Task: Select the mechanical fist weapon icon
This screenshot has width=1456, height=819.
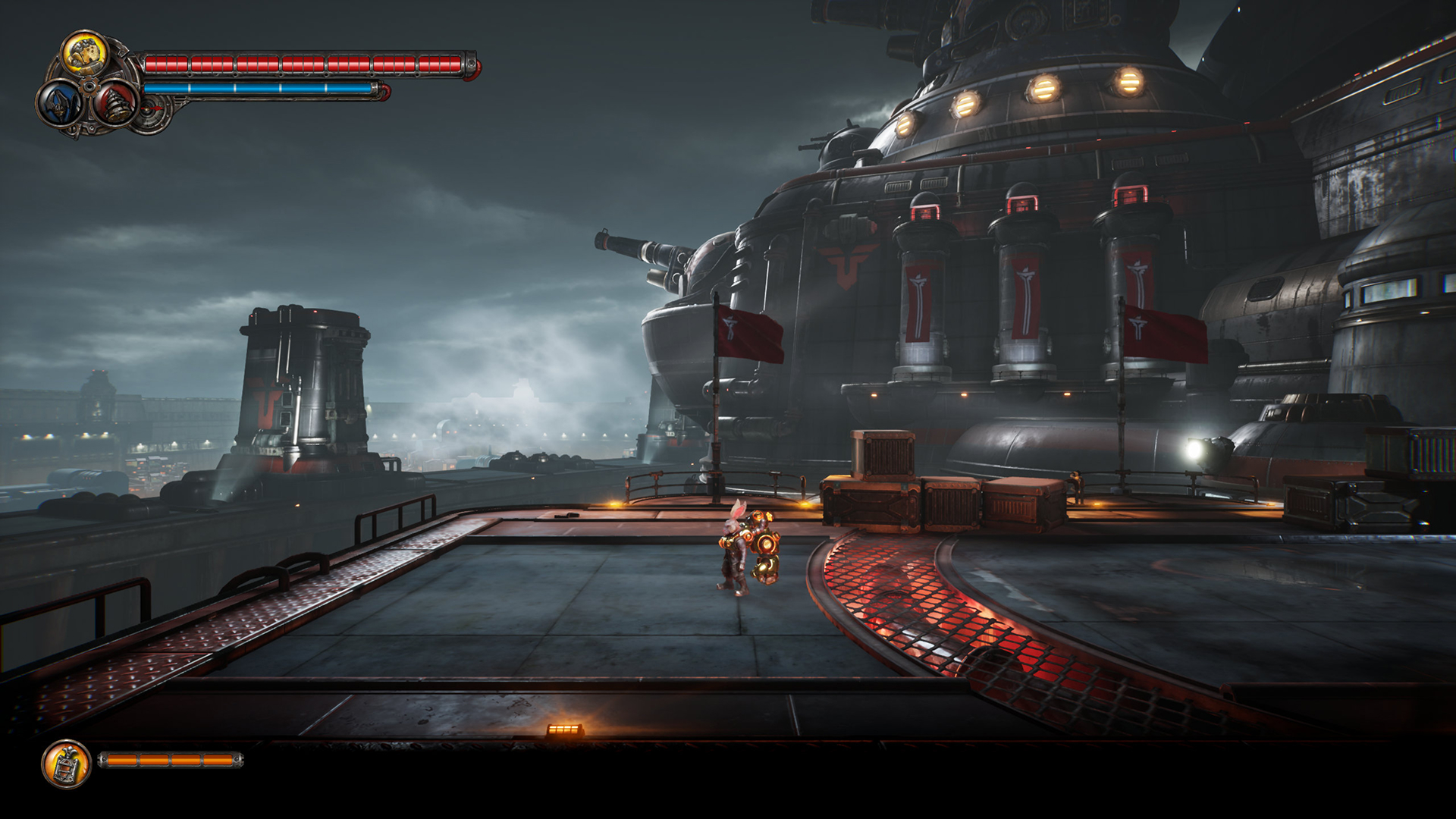Action: pos(84,54)
